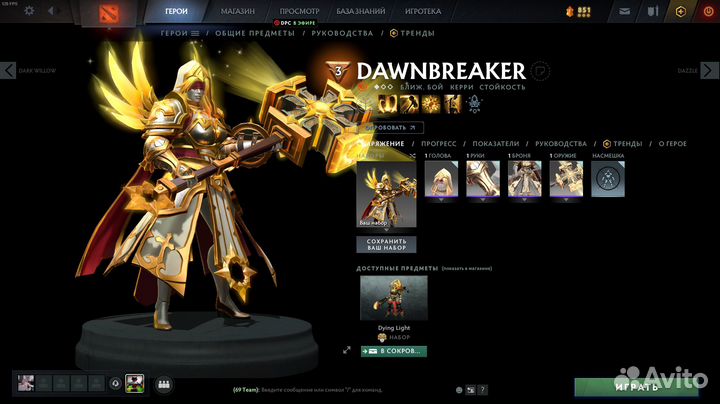The height and width of the screenshot is (404, 720).
Task: Click the green Играть button
Action: coord(637,386)
